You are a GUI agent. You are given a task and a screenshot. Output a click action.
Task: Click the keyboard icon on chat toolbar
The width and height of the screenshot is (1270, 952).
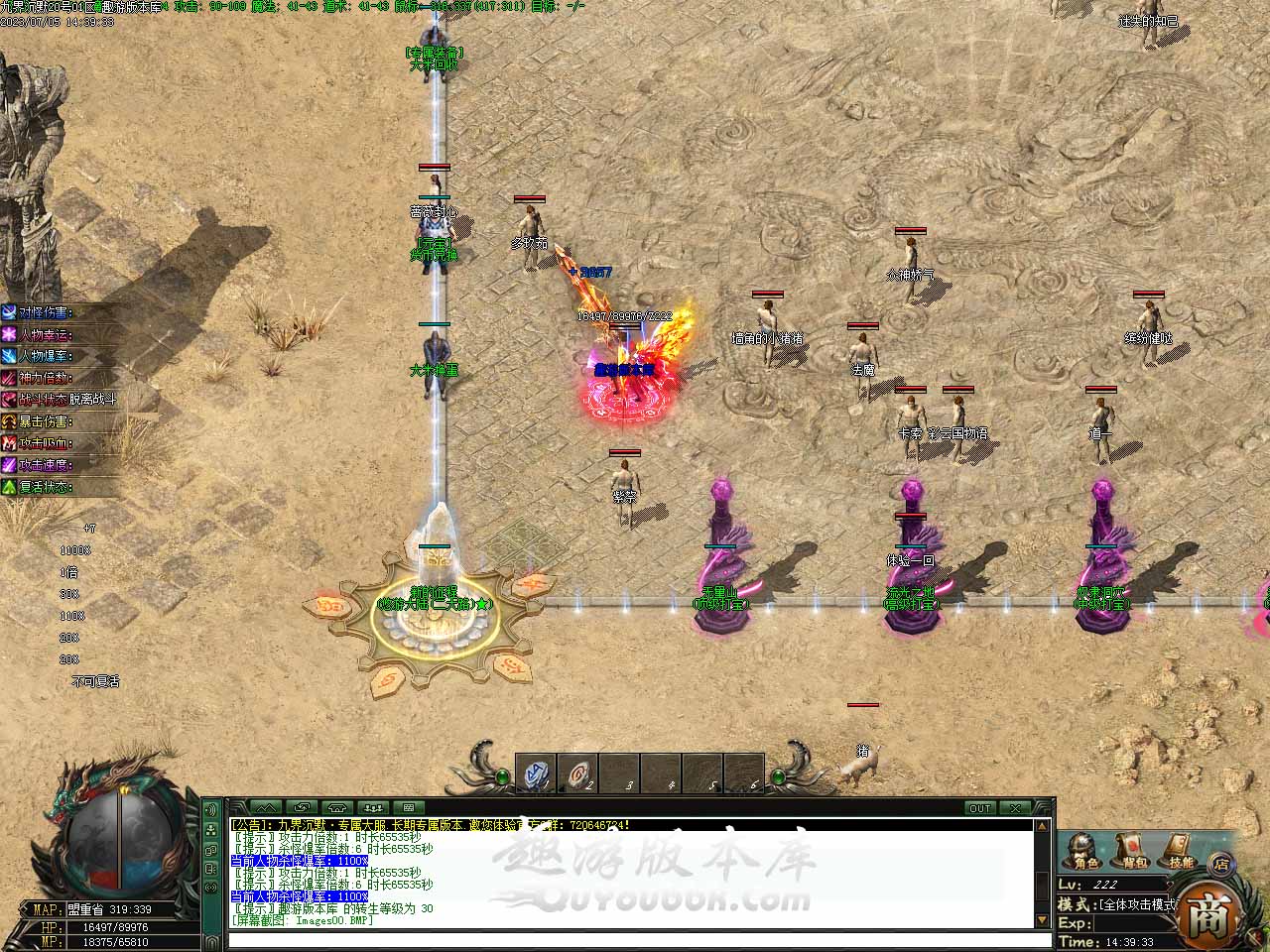tap(408, 808)
